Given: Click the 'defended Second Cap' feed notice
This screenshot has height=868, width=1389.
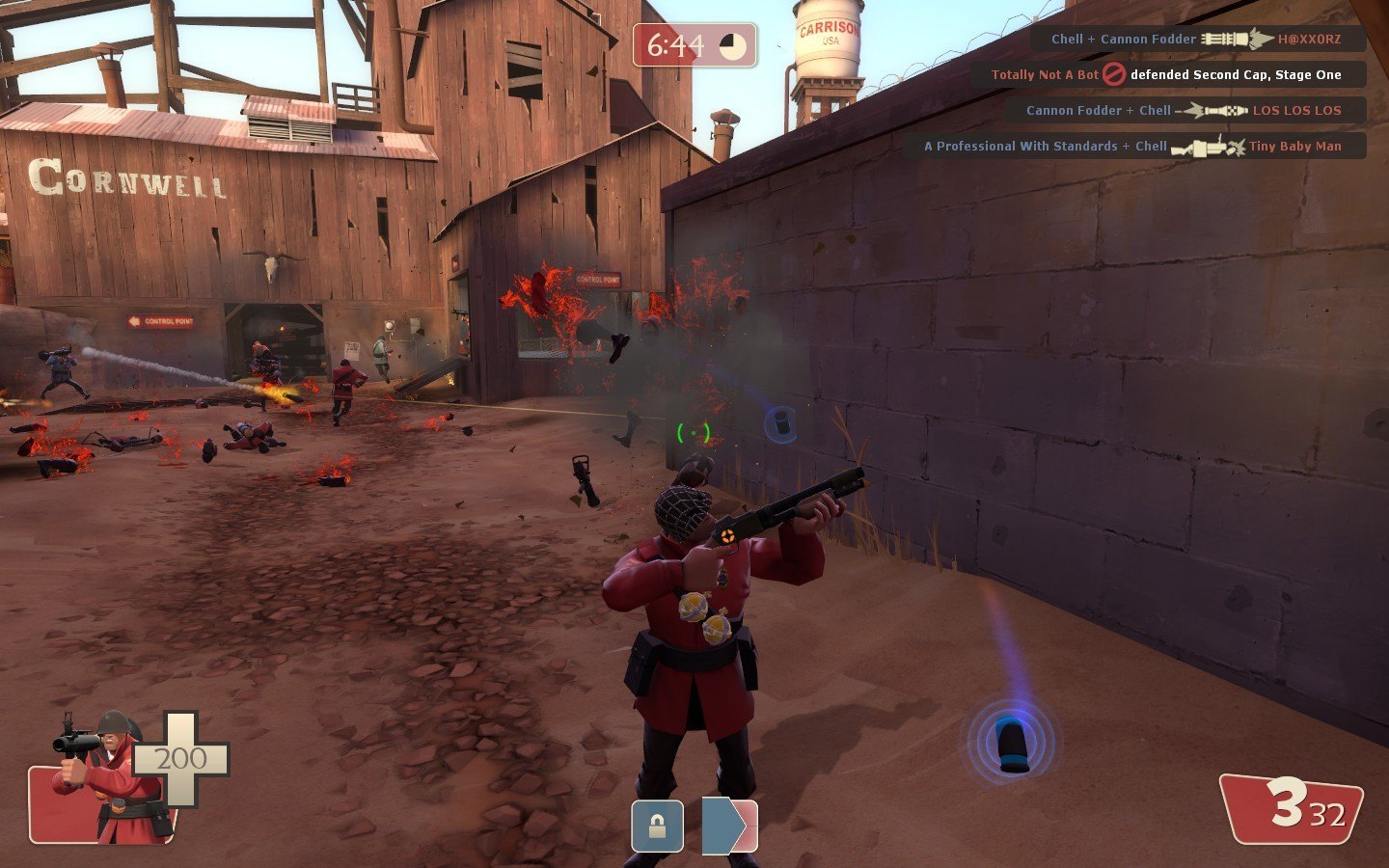Looking at the screenshot, I should [x=1167, y=74].
